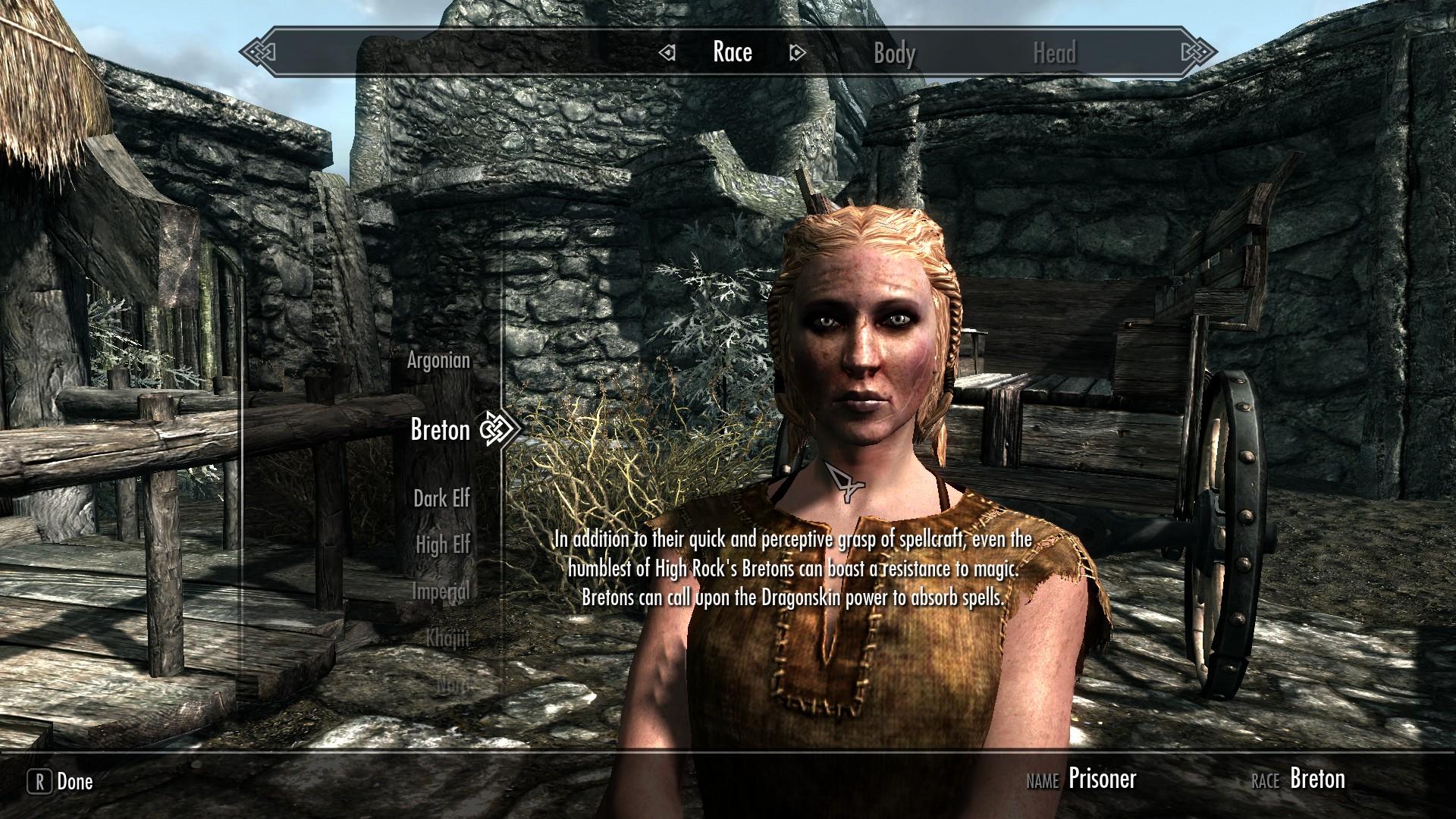Choose the Argonian race
The image size is (1456, 819).
click(x=438, y=360)
